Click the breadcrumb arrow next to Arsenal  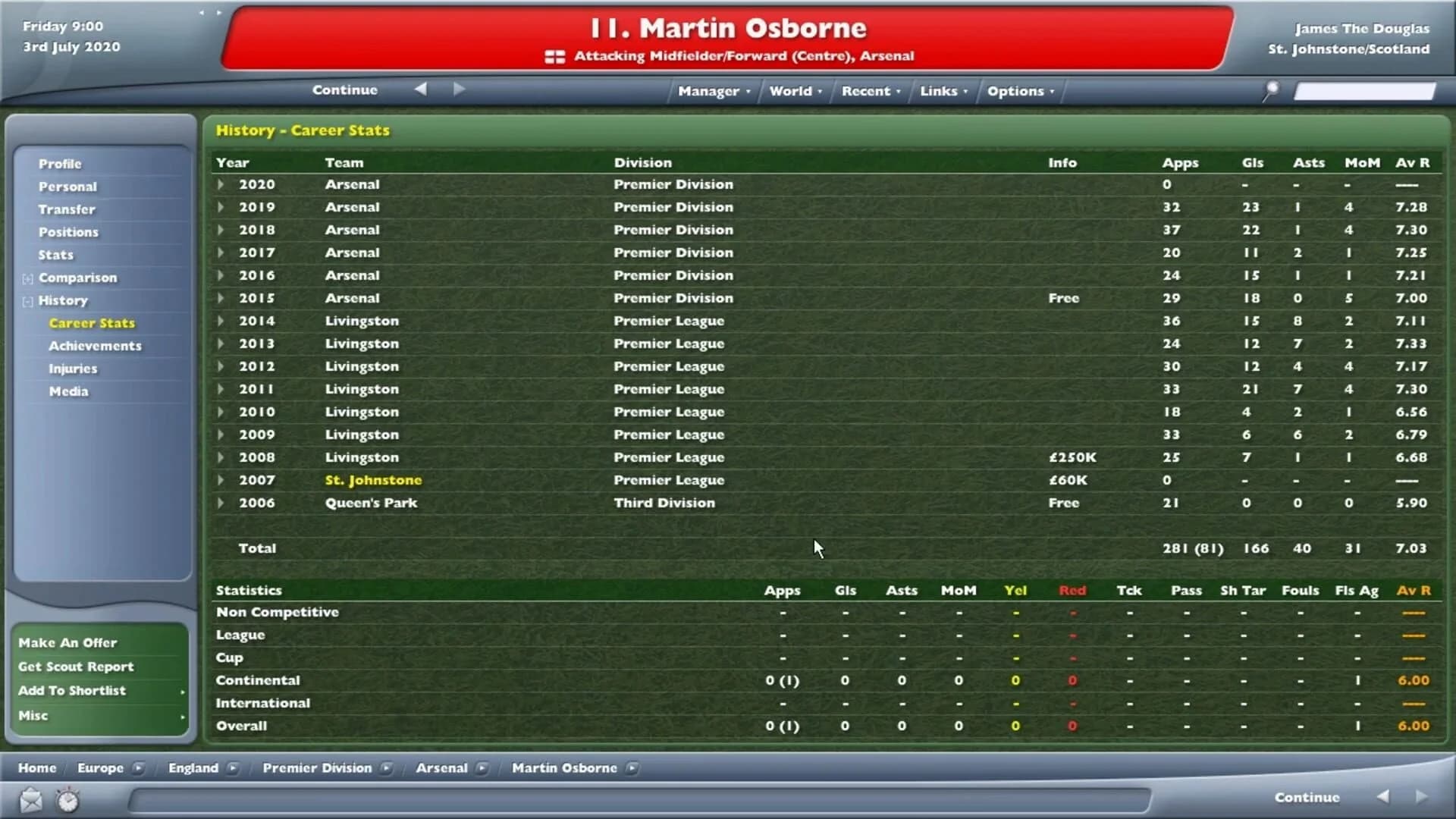point(483,767)
